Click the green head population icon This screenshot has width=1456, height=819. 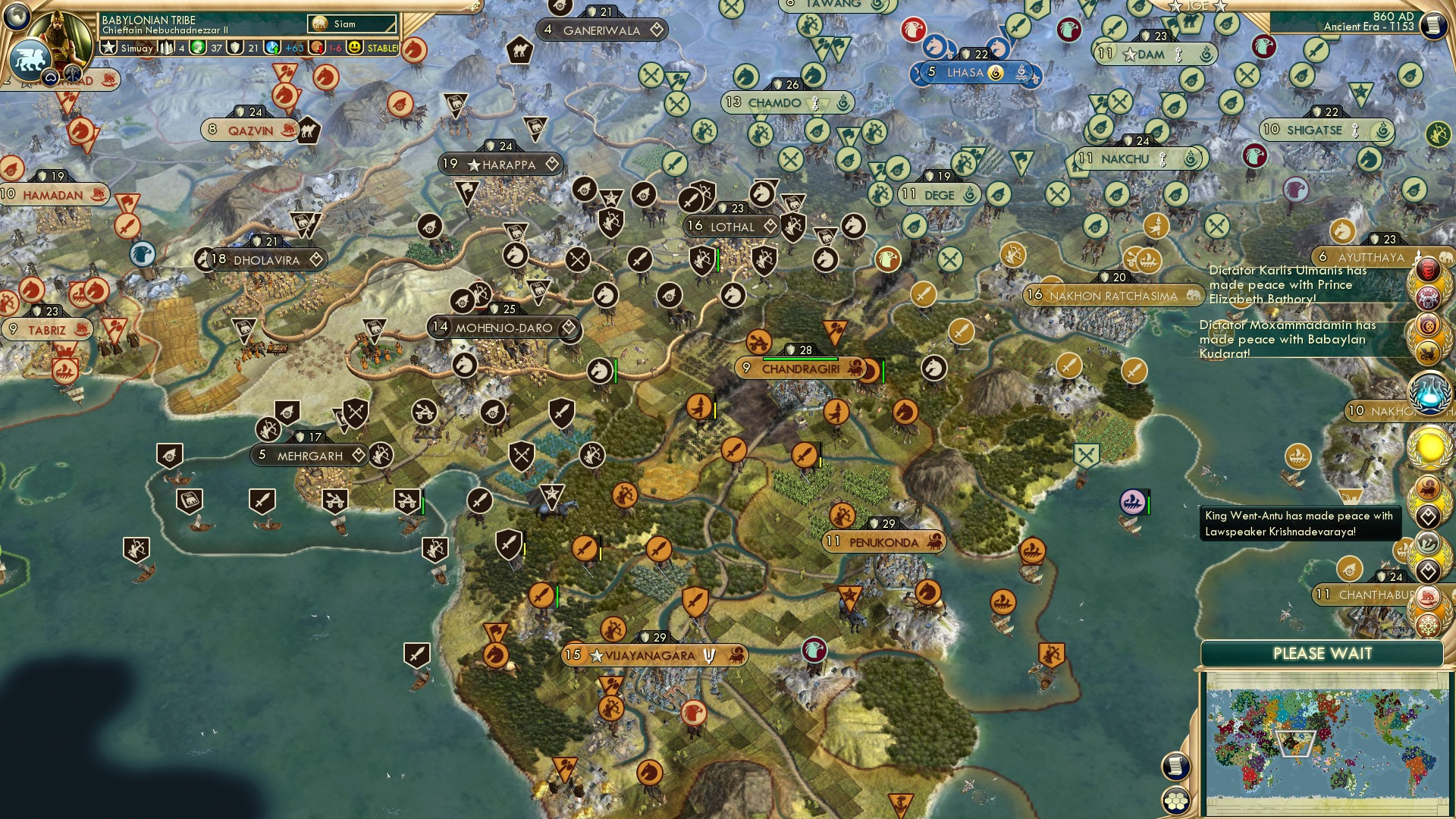199,48
